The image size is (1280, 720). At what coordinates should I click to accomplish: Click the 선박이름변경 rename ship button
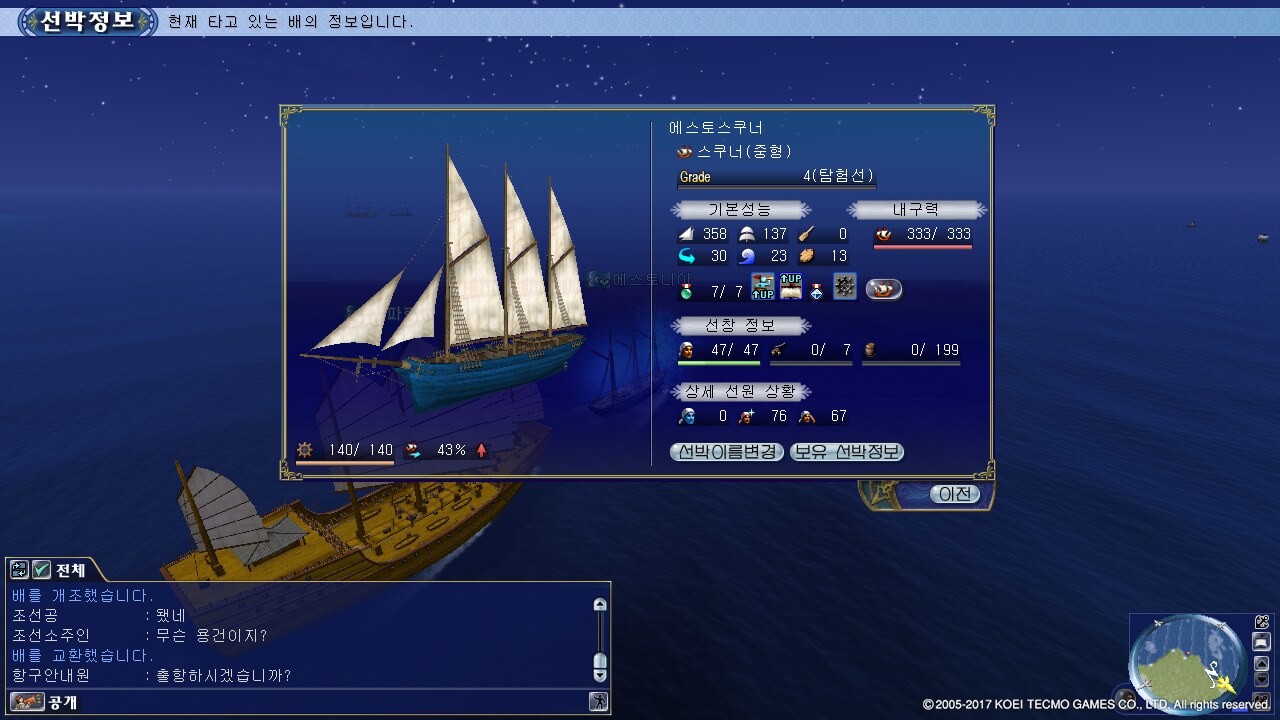pyautogui.click(x=727, y=452)
